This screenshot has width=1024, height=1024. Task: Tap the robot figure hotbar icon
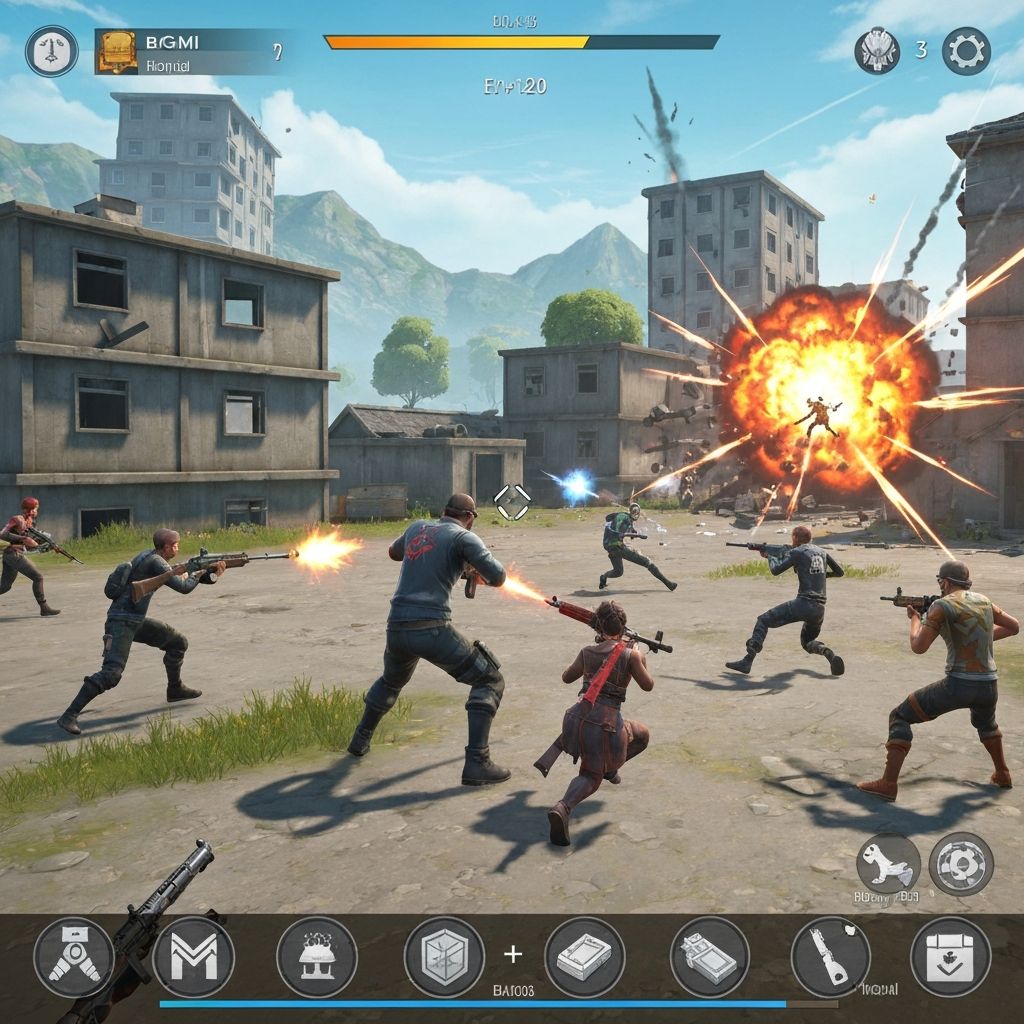(x=73, y=957)
